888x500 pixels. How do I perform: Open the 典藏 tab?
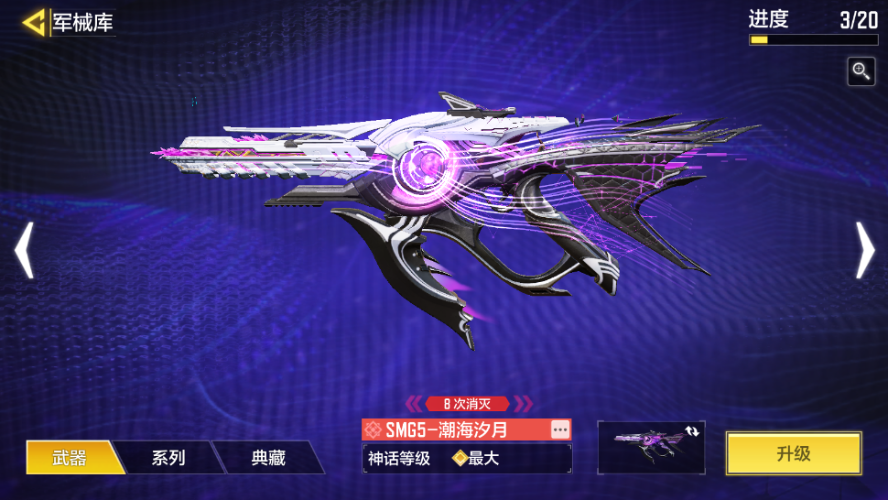268,458
